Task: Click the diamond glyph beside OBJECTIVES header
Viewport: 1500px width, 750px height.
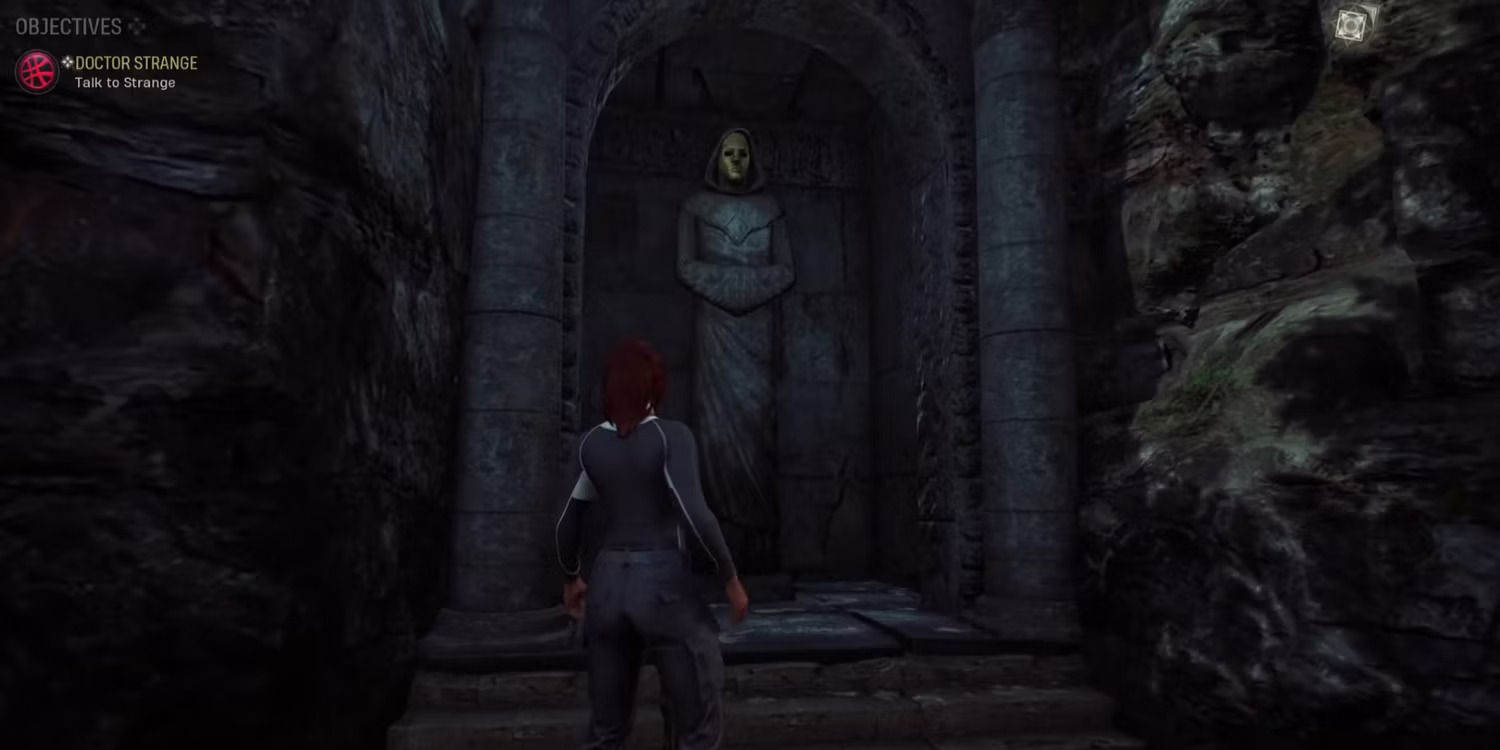Action: [137, 27]
